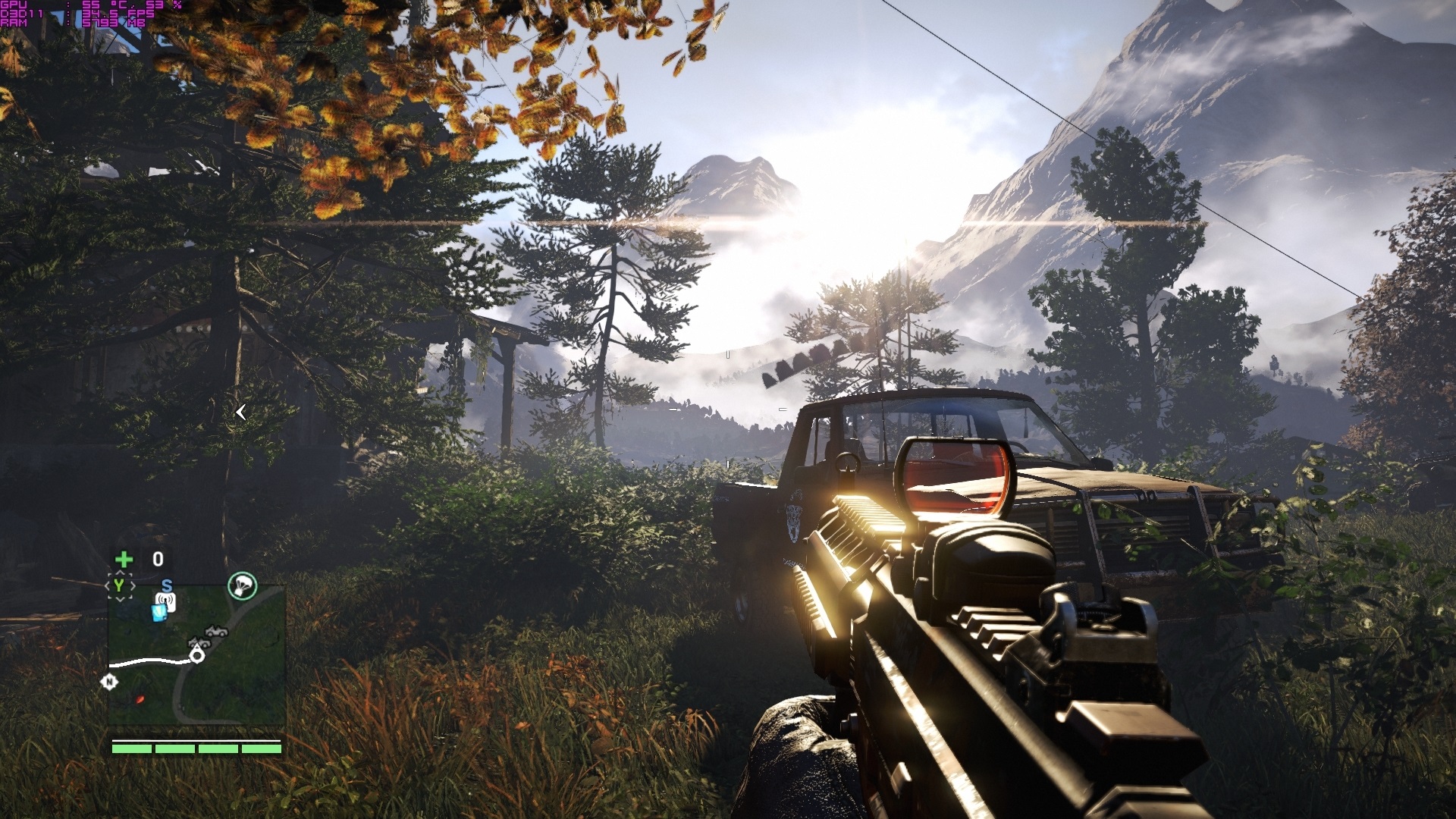The image size is (1456, 819).
Task: Select the blue card marker on the minimap
Action: [157, 613]
